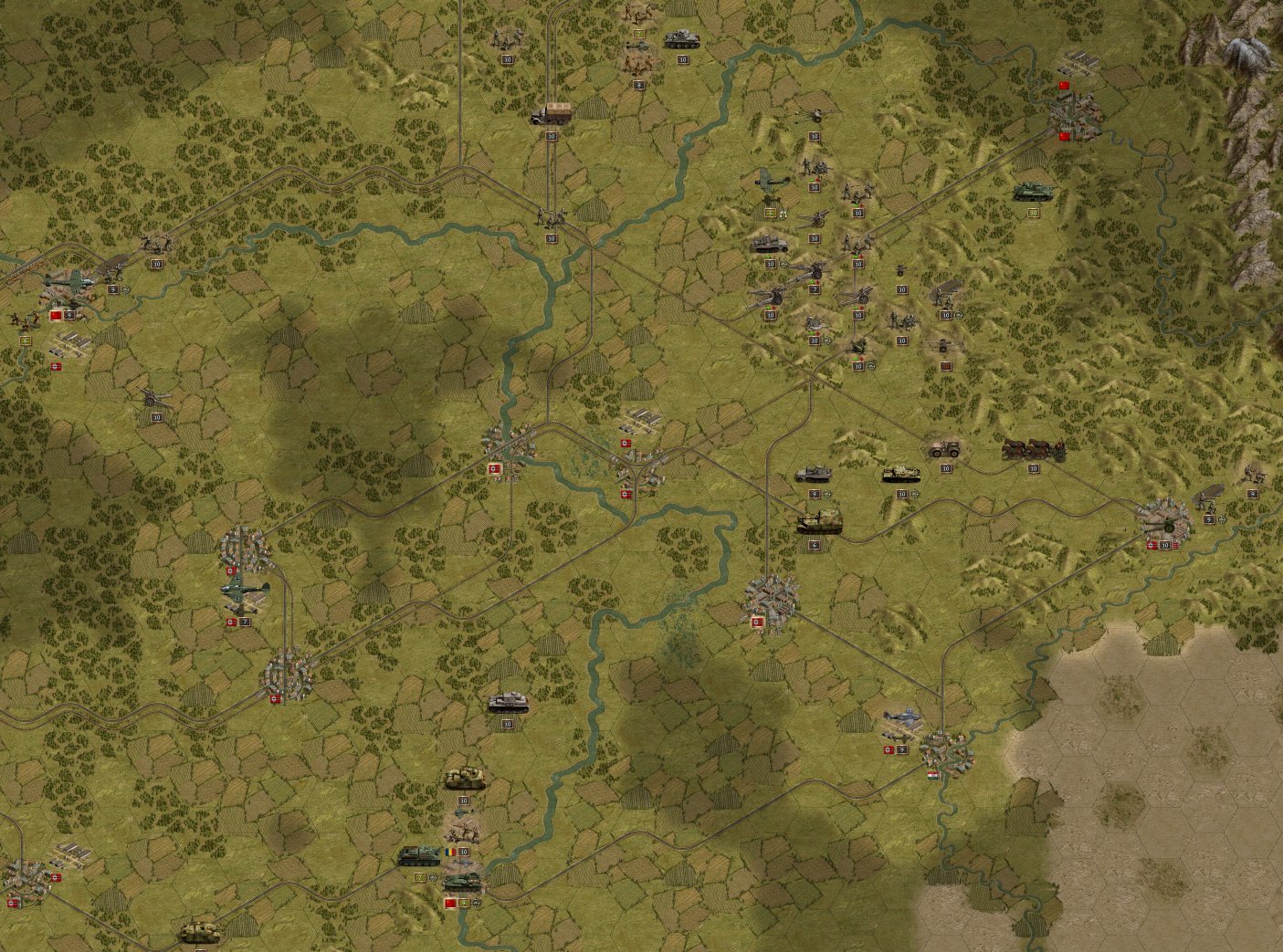Select the green tank below the red-flag city
1283x952 pixels.
(1034, 192)
